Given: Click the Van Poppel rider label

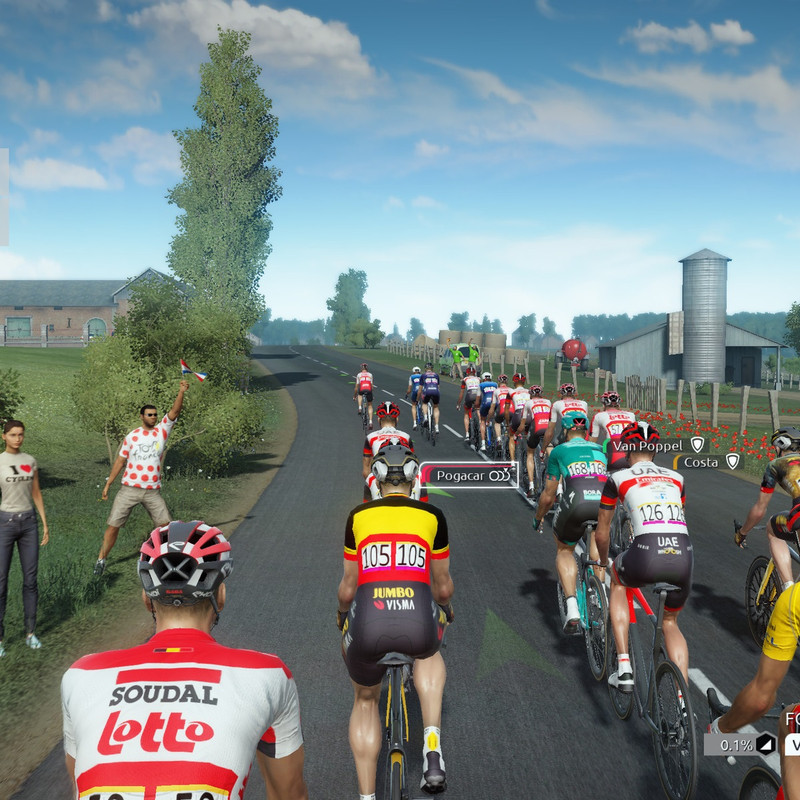Looking at the screenshot, I should pos(656,445).
